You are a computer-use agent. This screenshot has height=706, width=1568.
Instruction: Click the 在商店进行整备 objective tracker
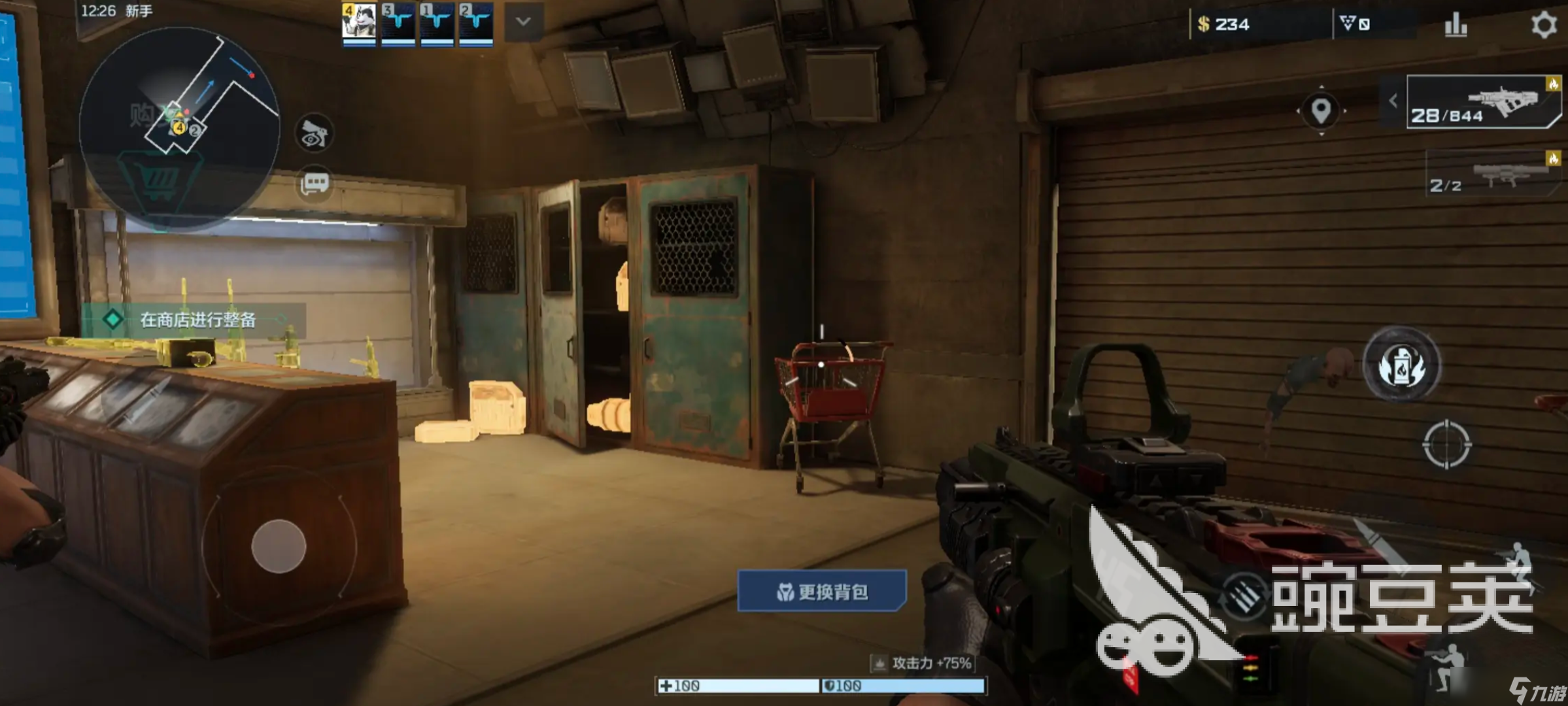[195, 320]
